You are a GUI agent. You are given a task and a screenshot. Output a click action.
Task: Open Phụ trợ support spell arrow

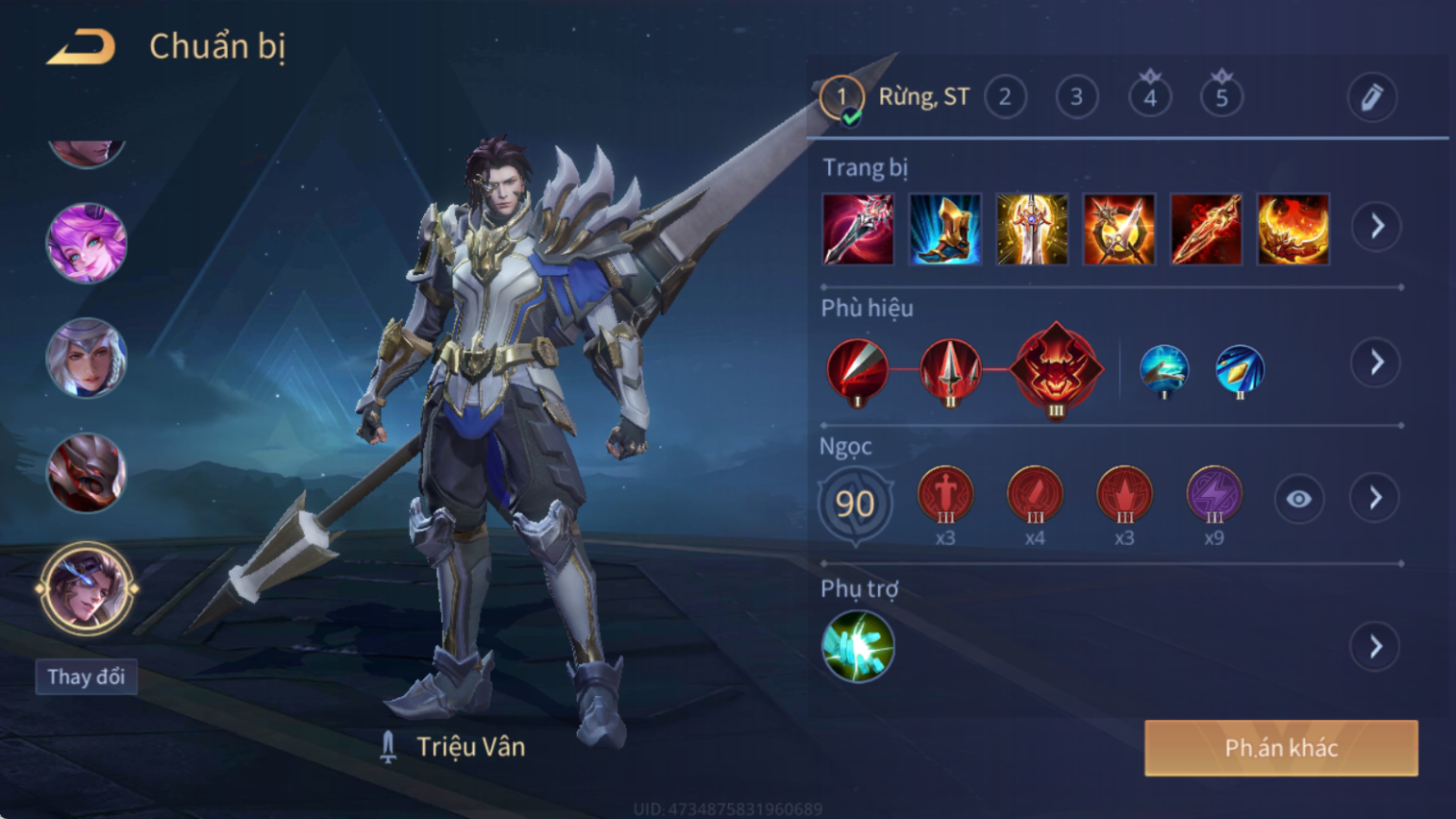[1375, 647]
